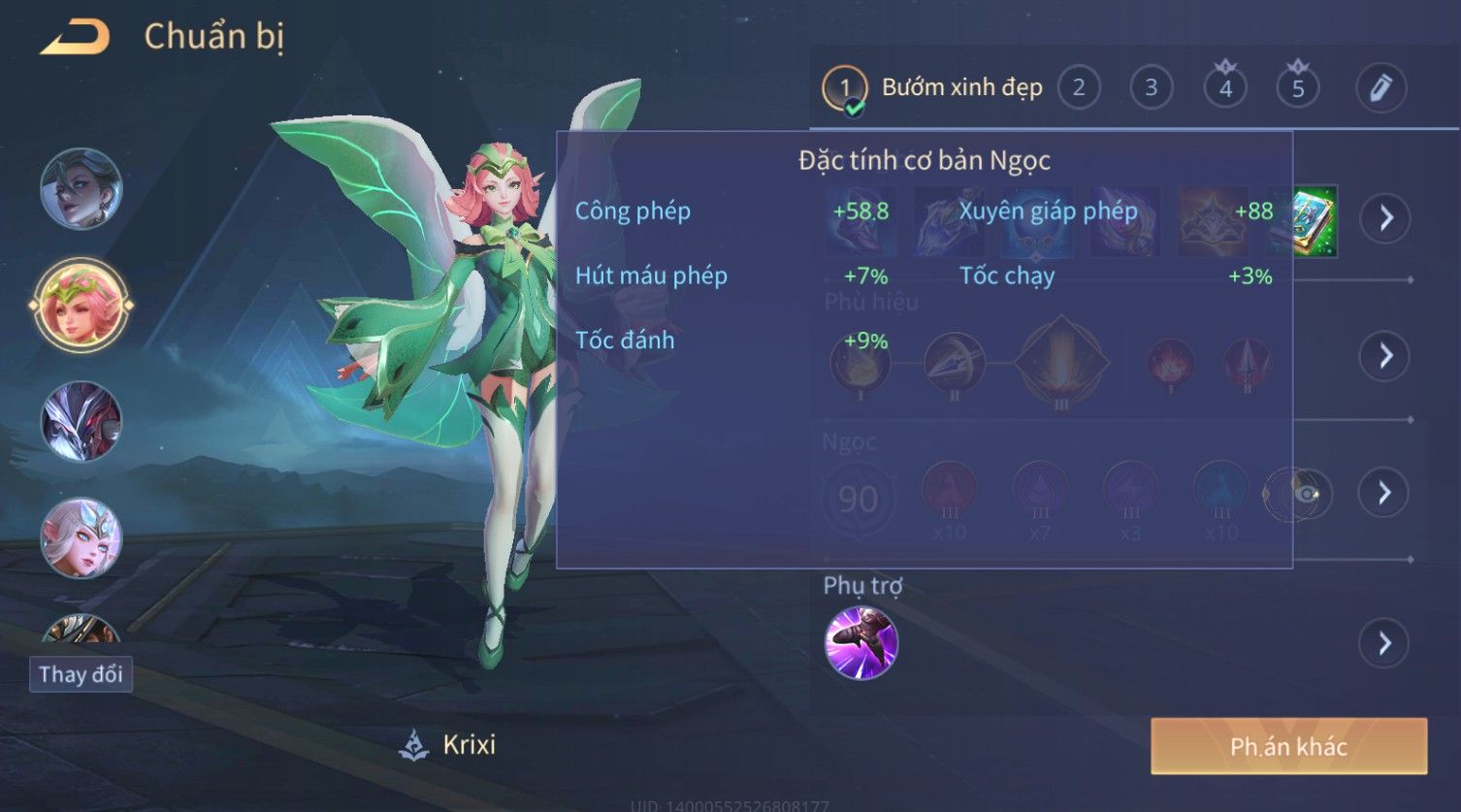This screenshot has height=812, width=1461.
Task: Open the Phụ trợ section arrow
Action: click(1384, 643)
